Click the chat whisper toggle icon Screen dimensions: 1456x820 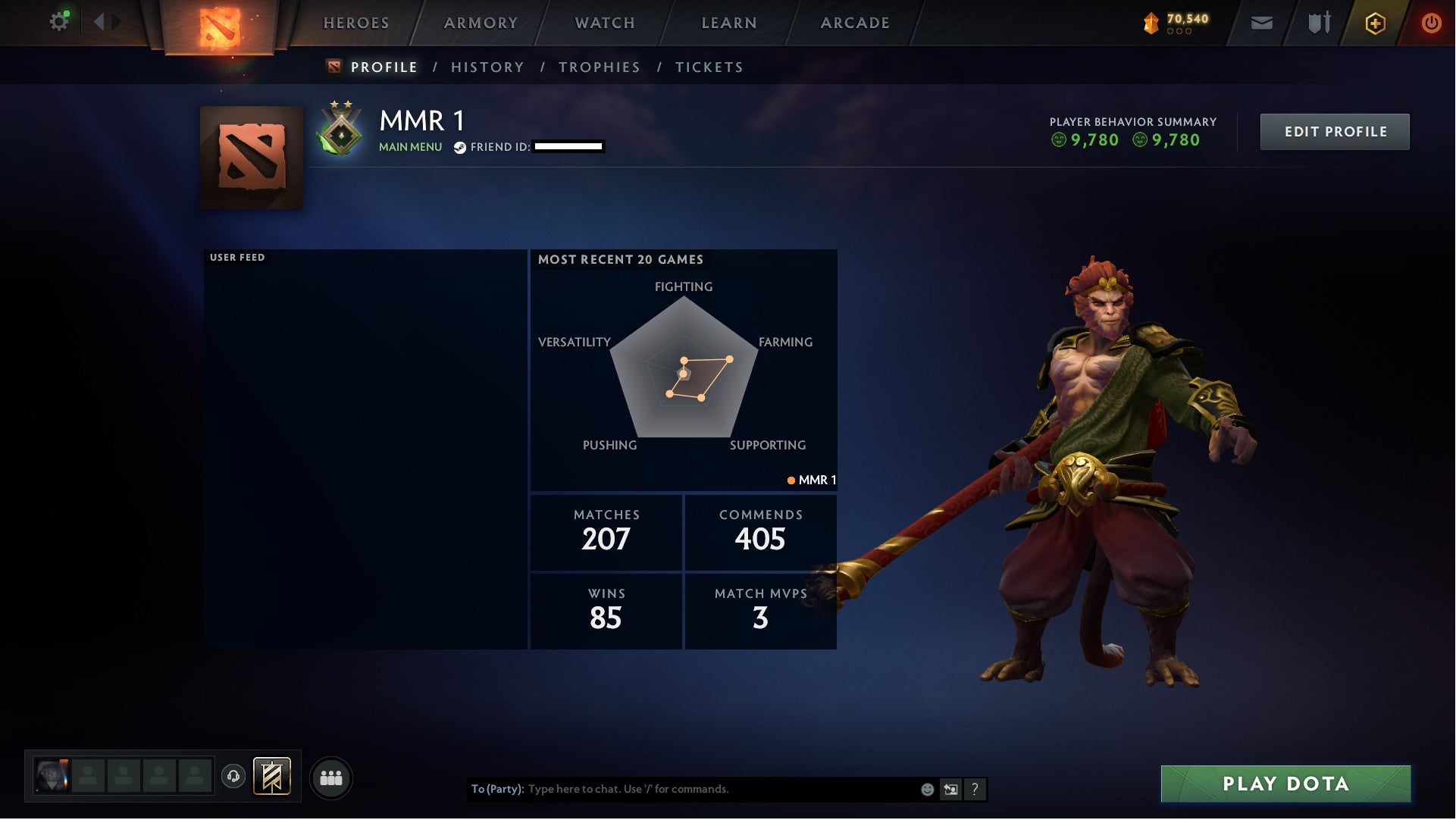(x=951, y=789)
